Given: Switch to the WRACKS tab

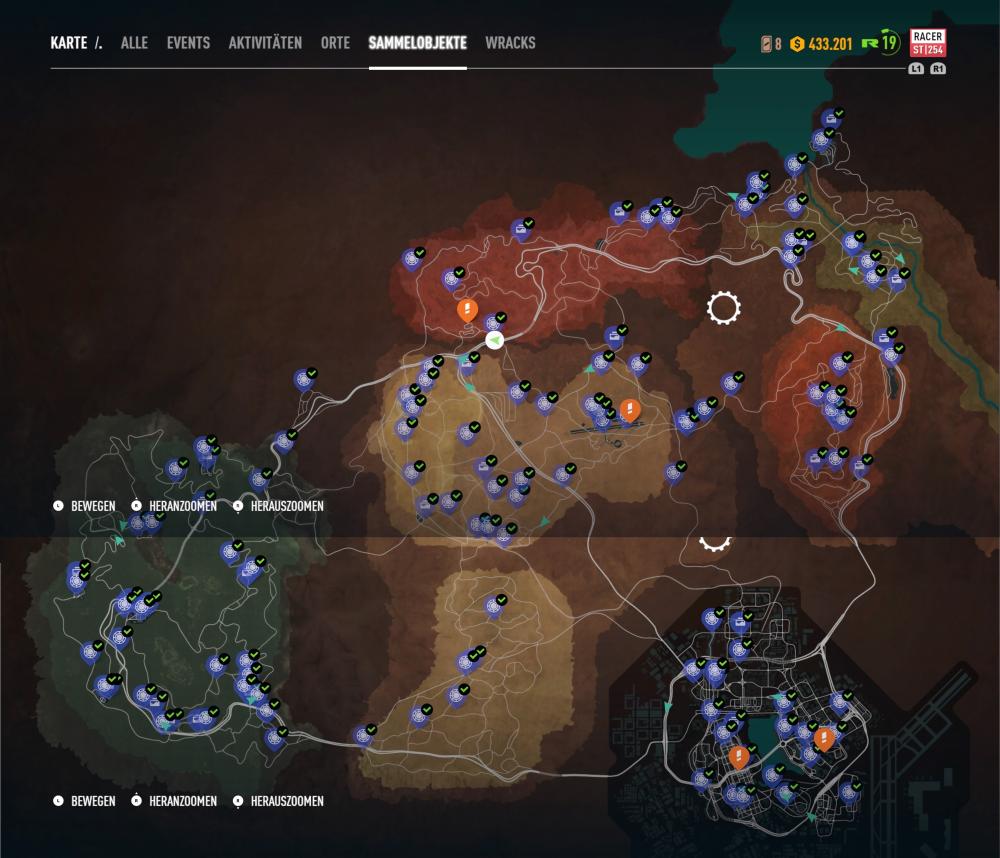Looking at the screenshot, I should coord(510,43).
